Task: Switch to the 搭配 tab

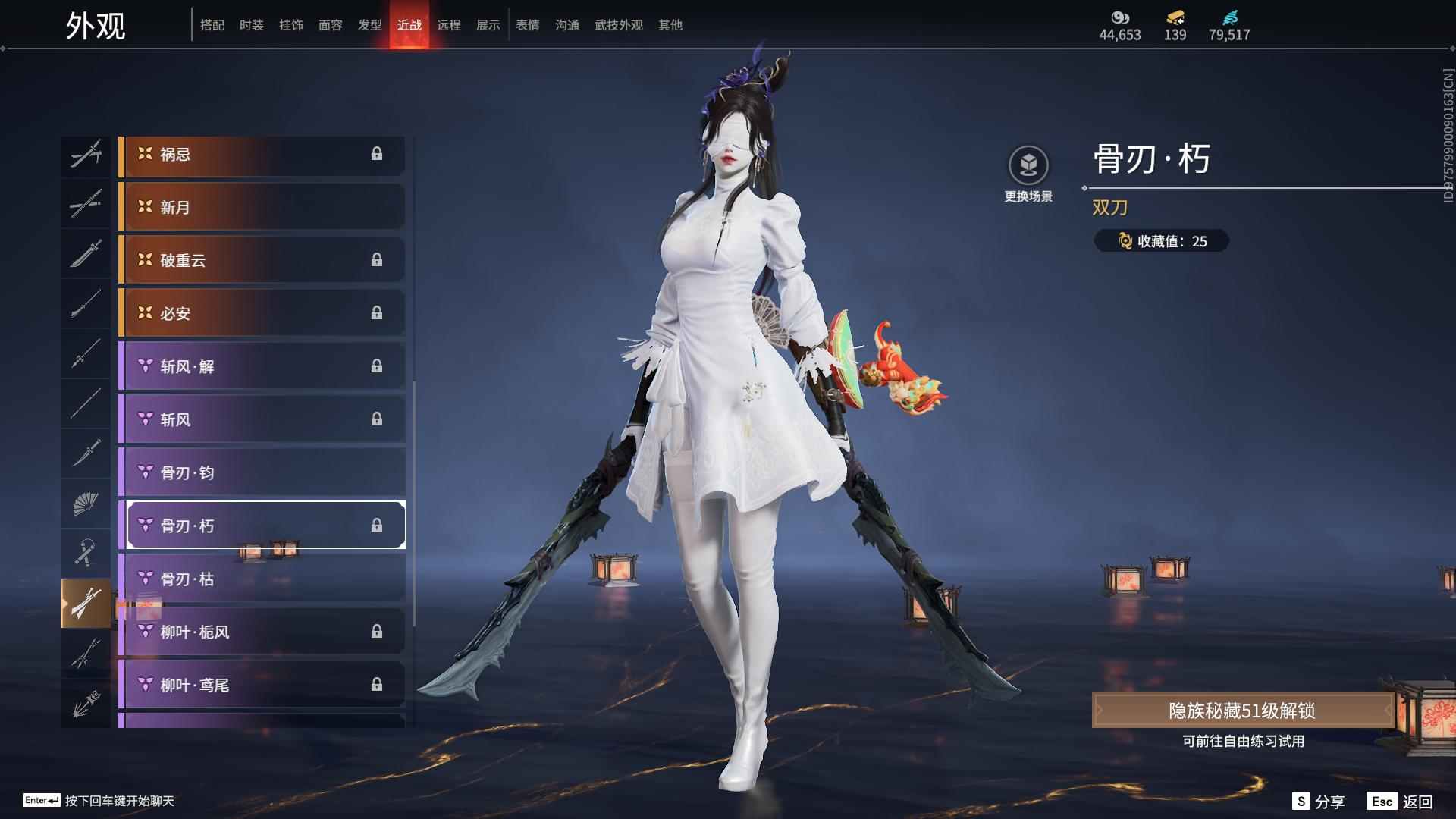Action: pos(212,25)
